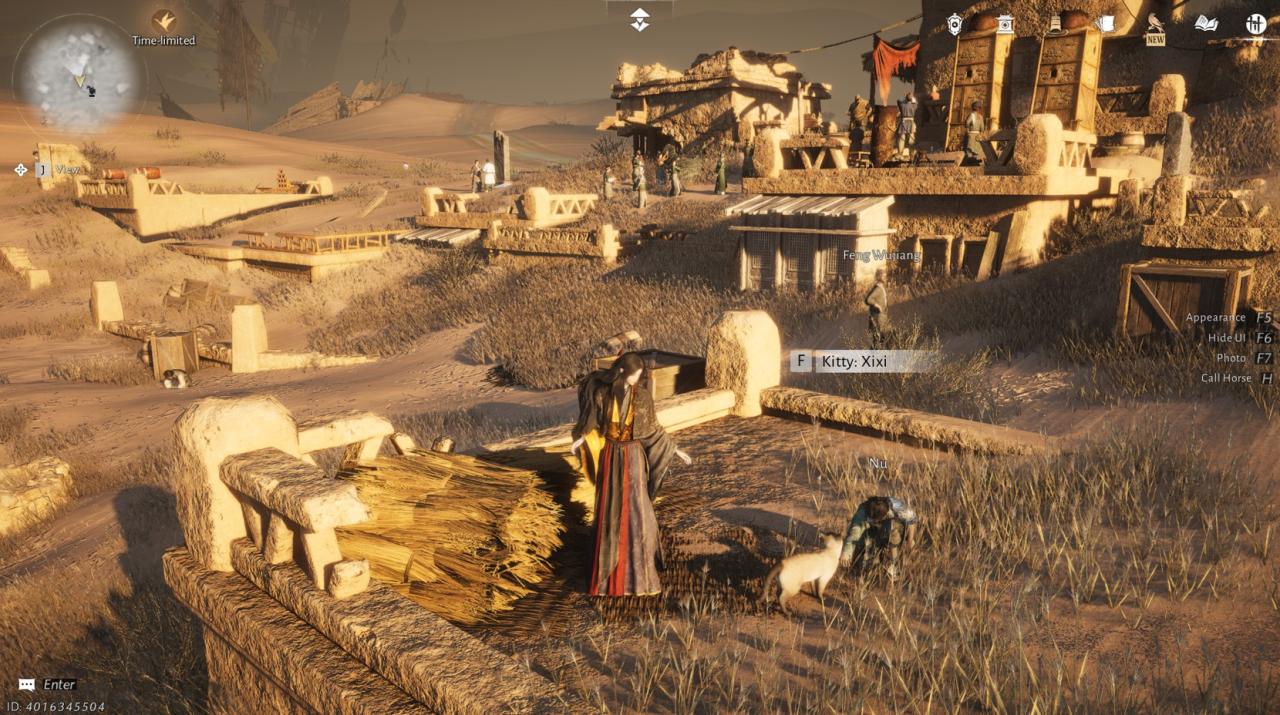This screenshot has width=1280, height=715.
Task: Open the hanging bell icon
Action: [1055, 24]
